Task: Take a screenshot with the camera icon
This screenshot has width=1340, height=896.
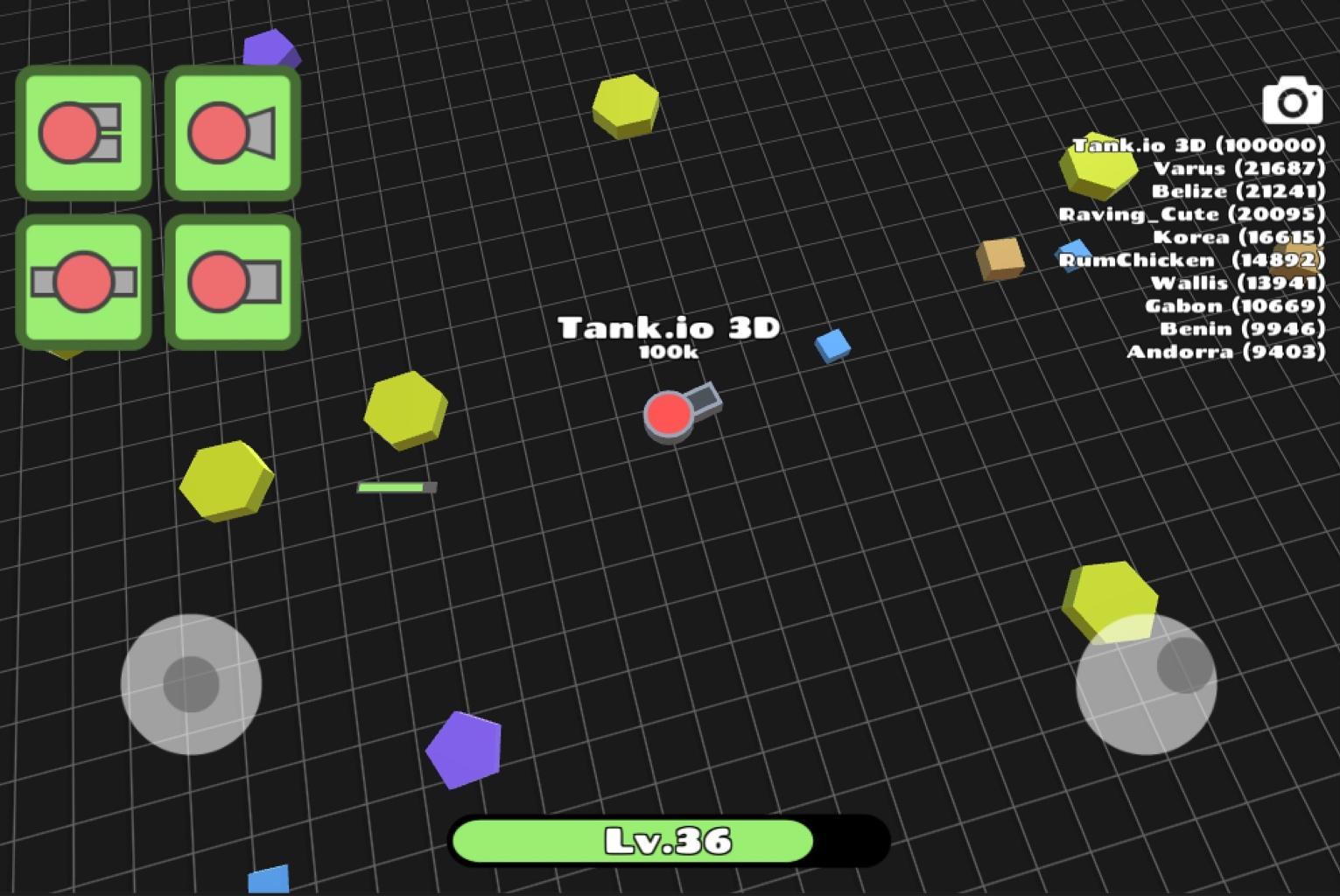Action: [1291, 101]
